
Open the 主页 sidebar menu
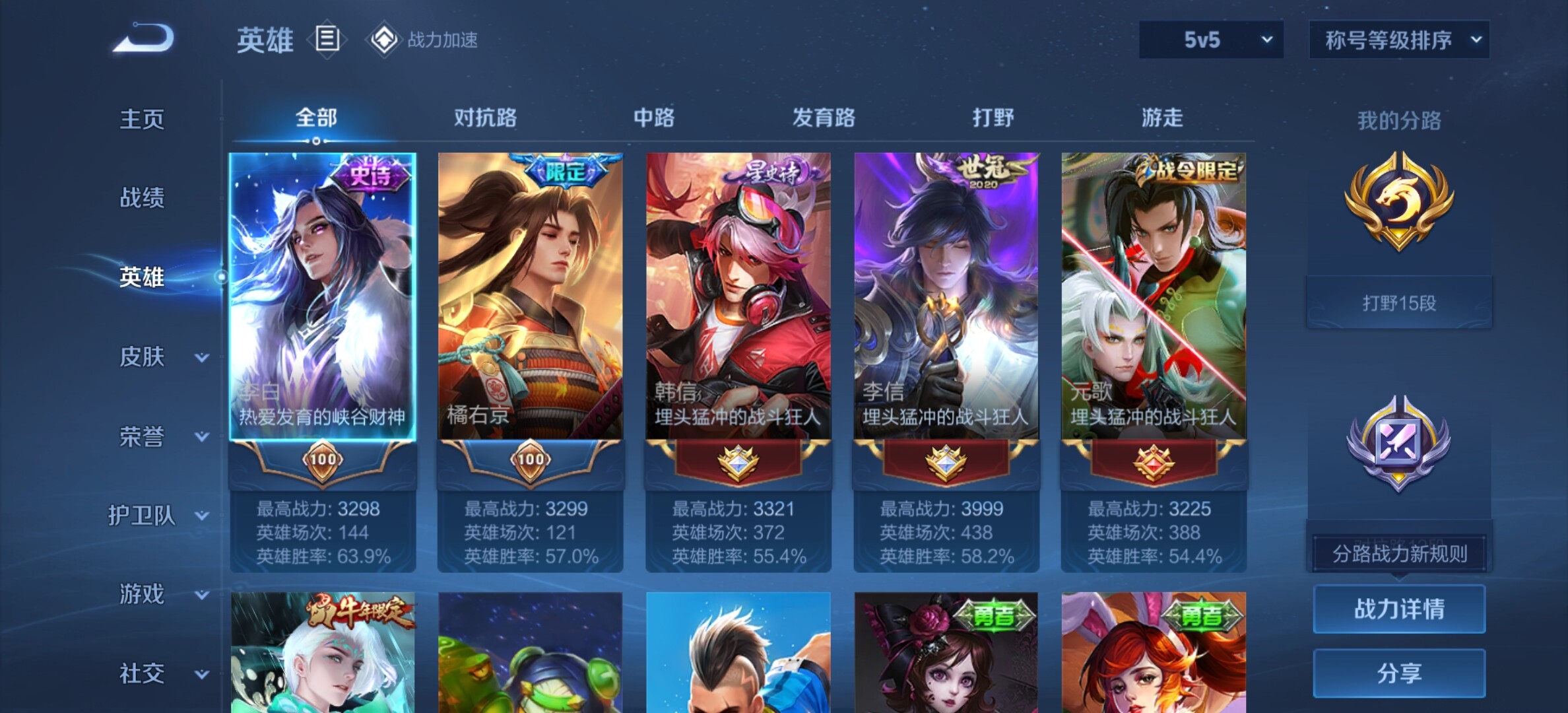(142, 119)
